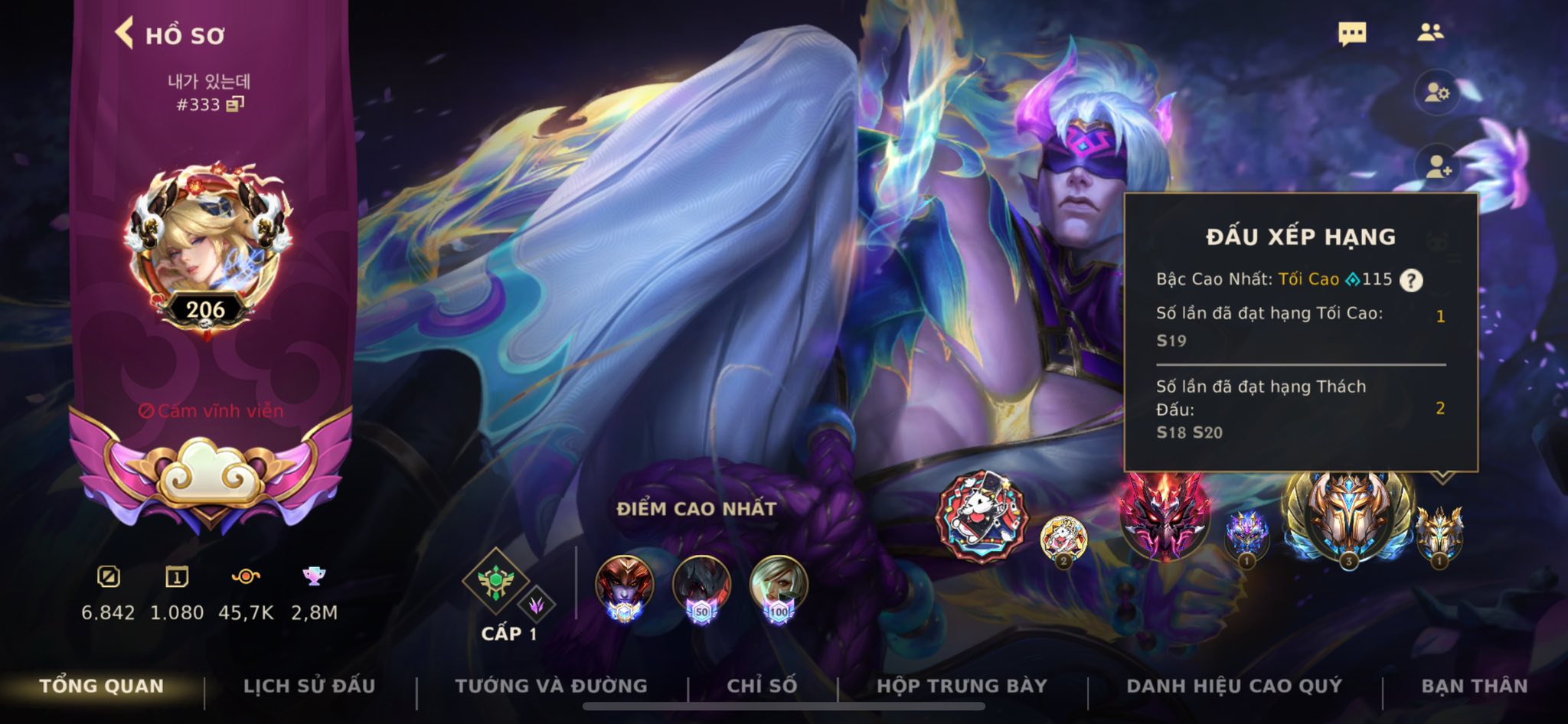View the Cấp 1 emblem badge
This screenshot has height=724, width=1568.
496,583
